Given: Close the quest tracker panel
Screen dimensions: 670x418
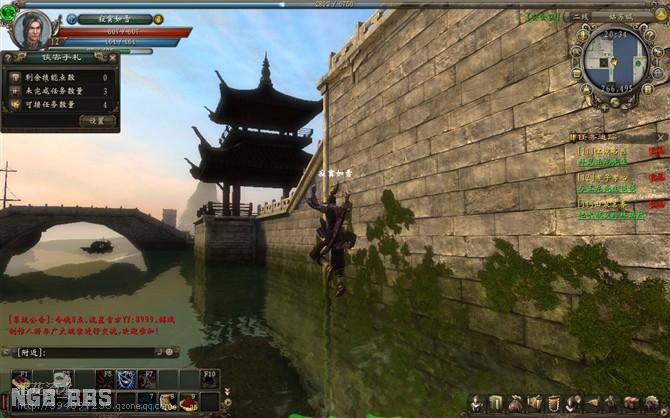Looking at the screenshot, I should [661, 137].
